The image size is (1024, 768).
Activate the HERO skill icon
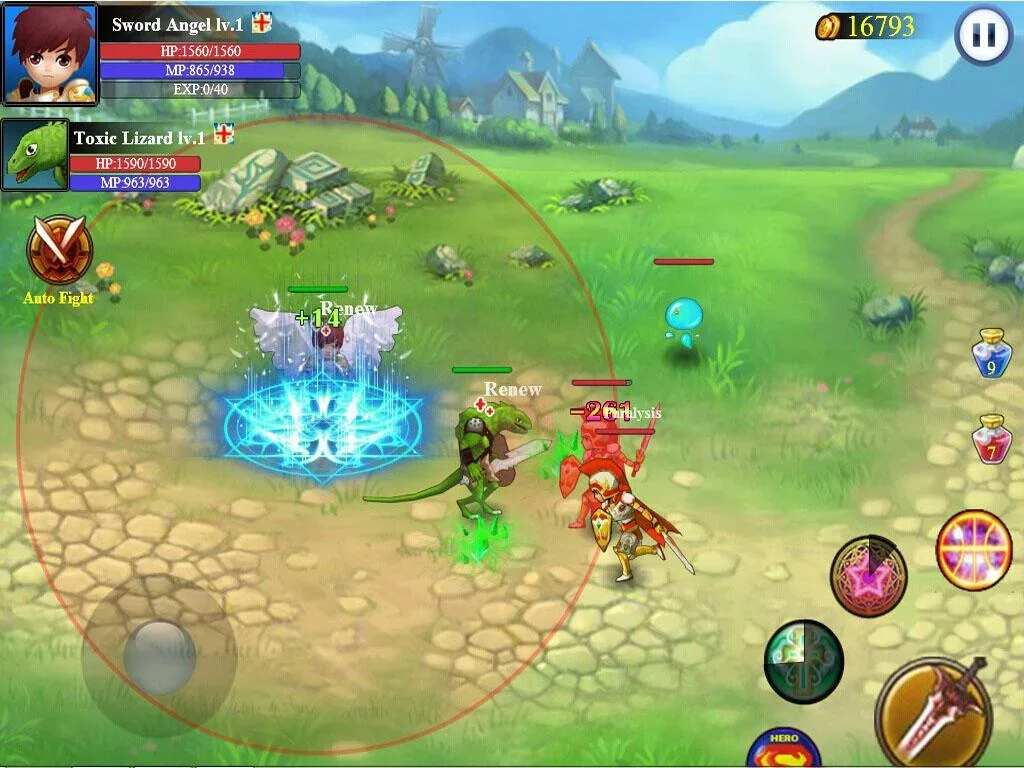[x=784, y=748]
